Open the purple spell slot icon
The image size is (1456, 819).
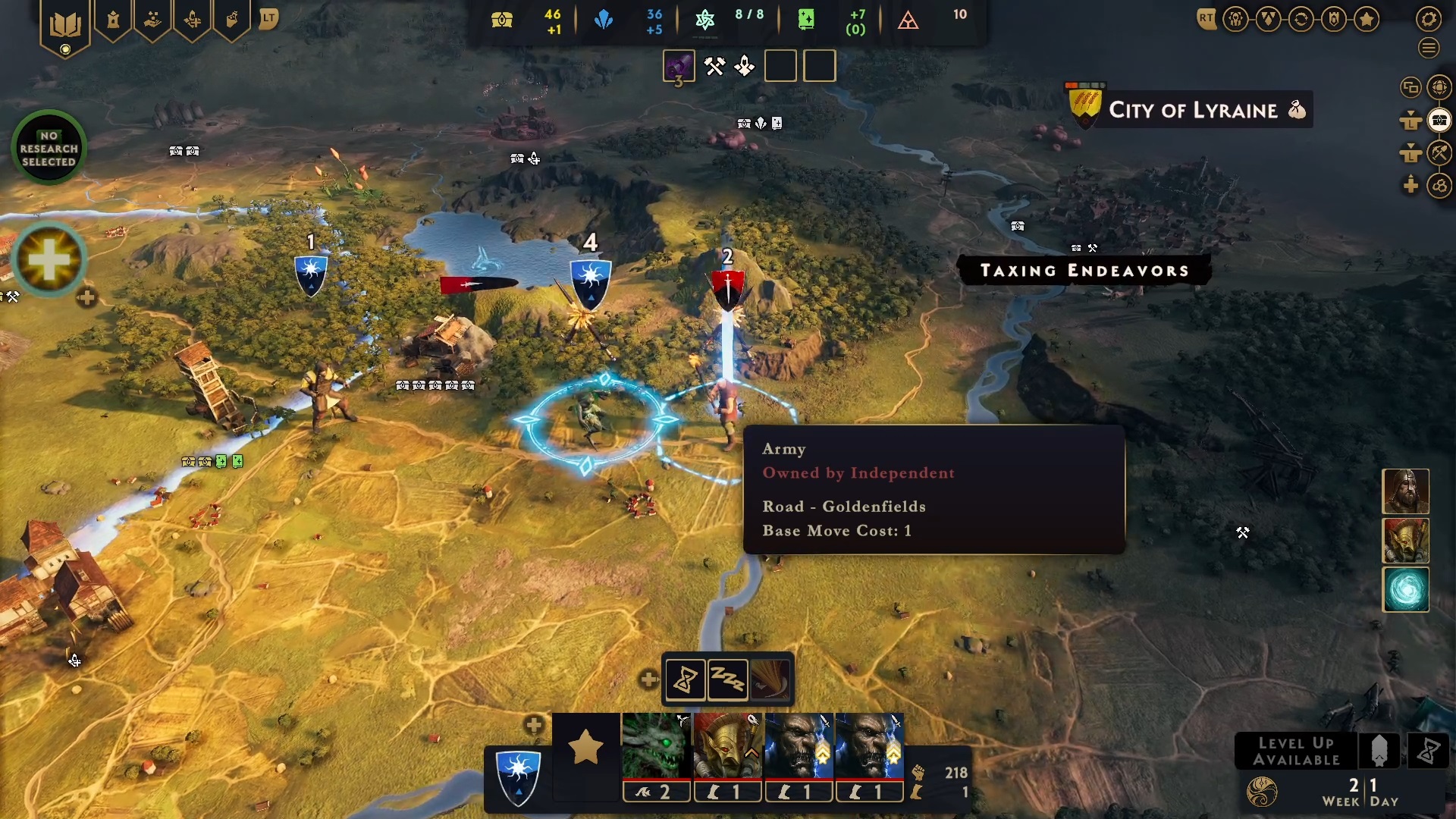[679, 67]
